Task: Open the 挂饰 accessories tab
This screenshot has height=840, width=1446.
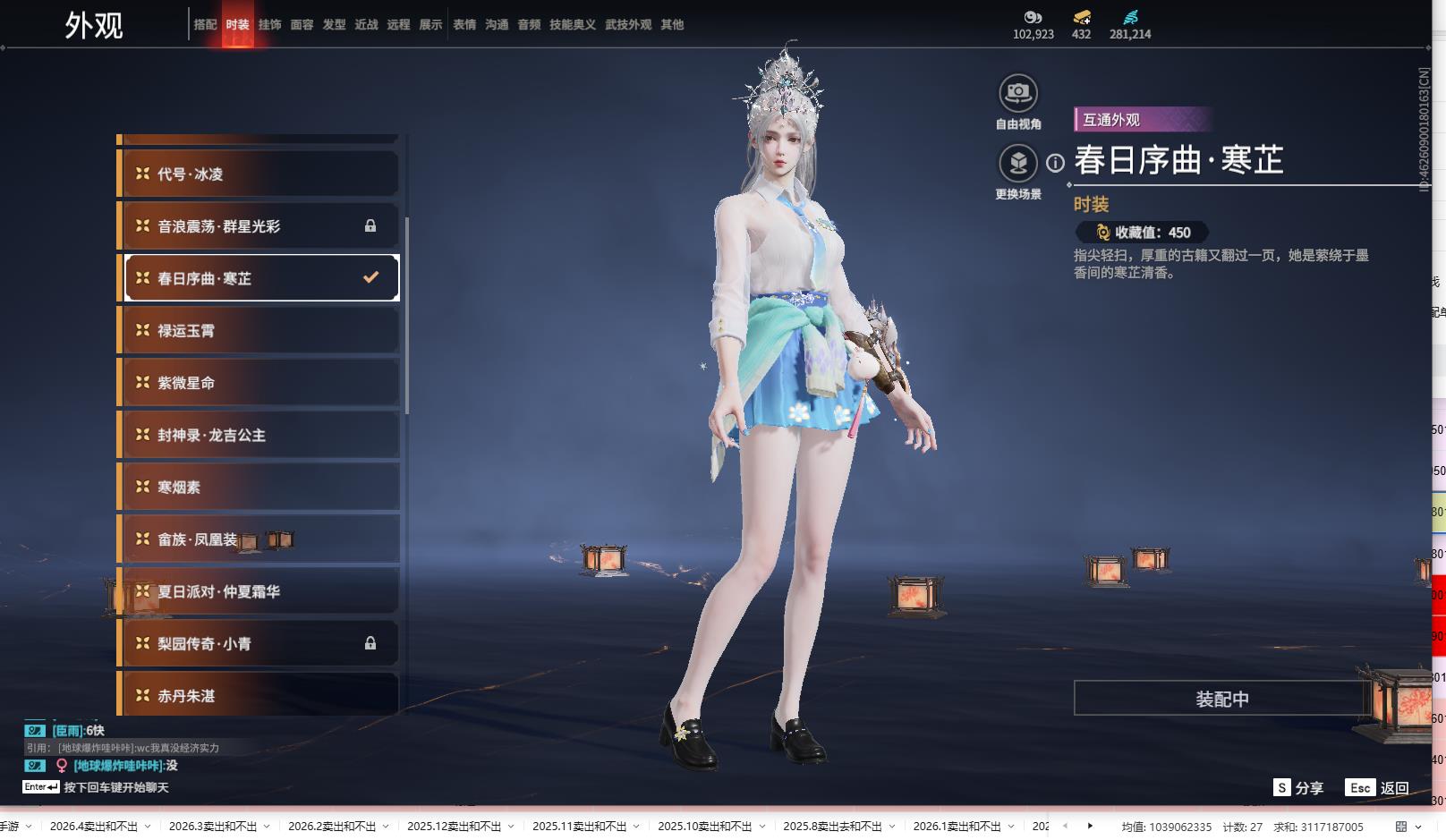Action: click(x=269, y=25)
